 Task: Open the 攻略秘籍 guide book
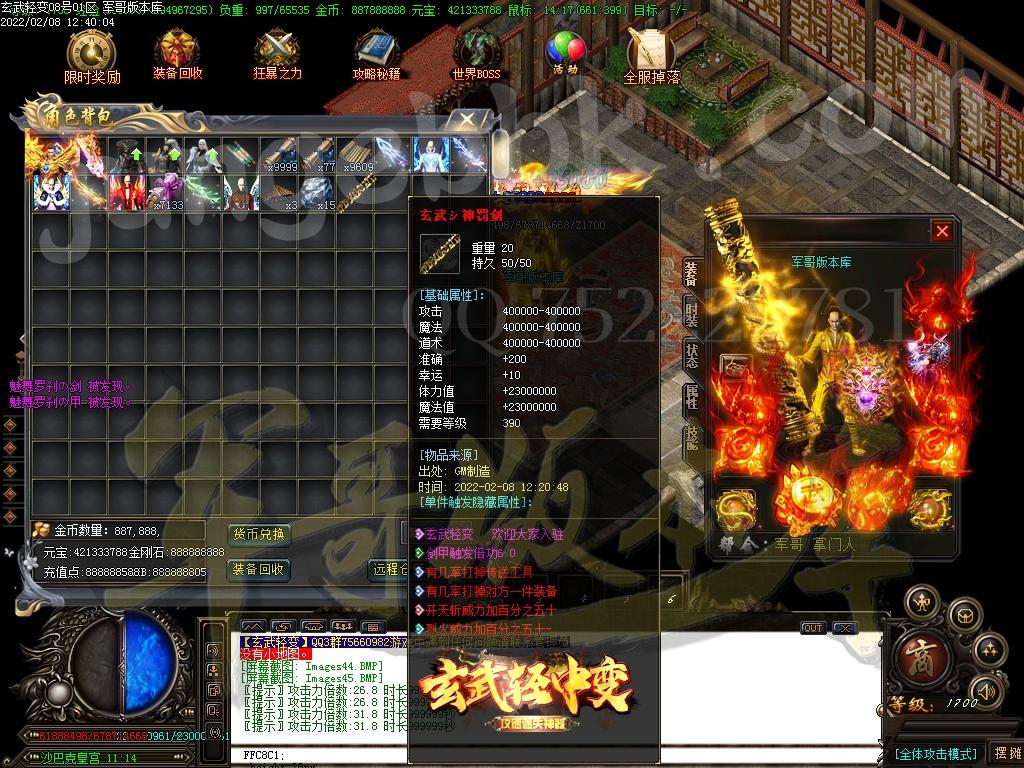click(376, 54)
